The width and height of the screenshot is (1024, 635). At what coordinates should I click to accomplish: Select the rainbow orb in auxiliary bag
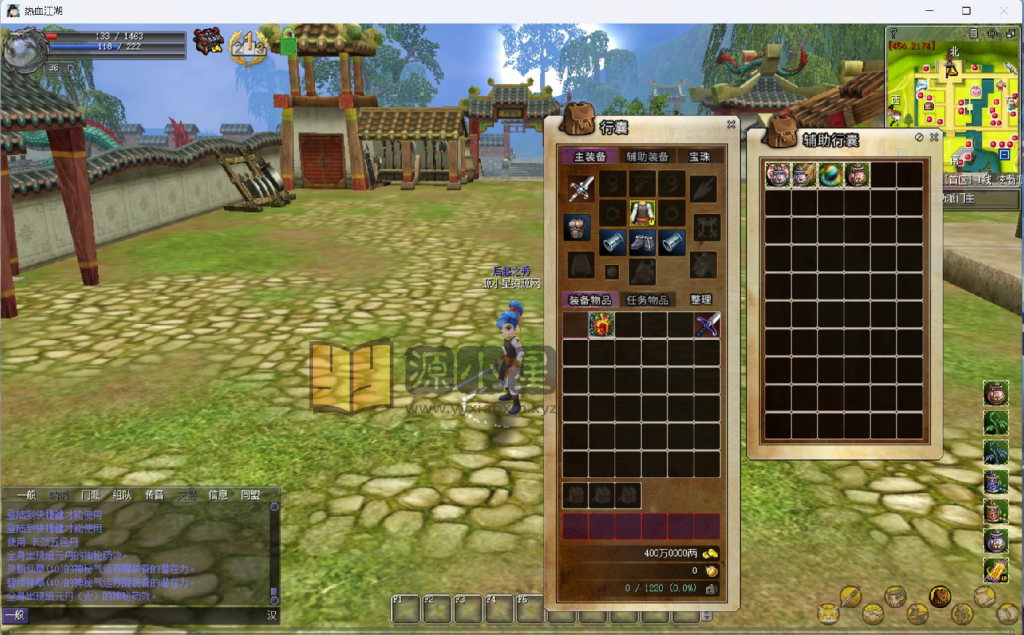[830, 175]
